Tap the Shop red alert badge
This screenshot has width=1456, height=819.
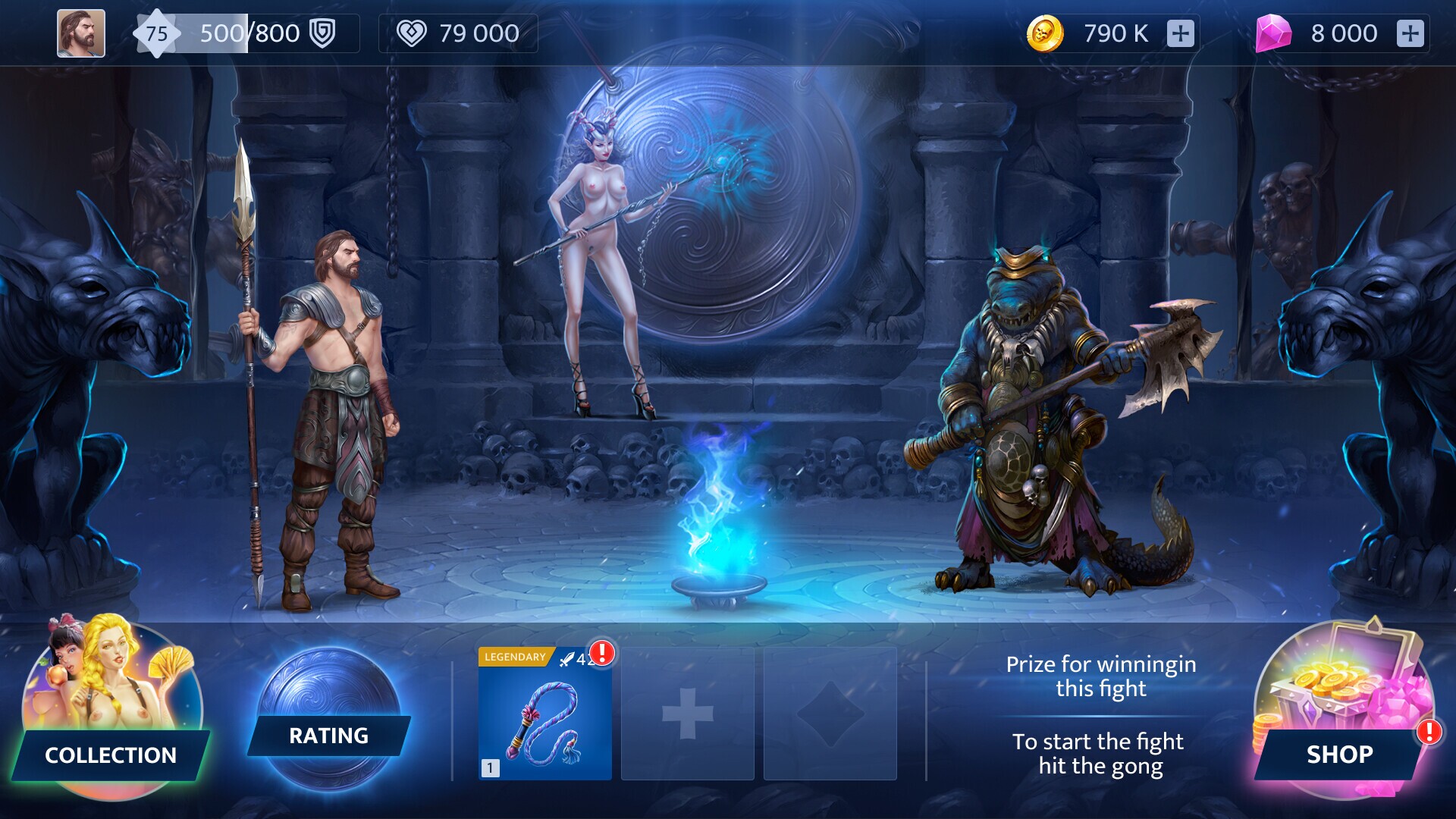(x=1429, y=733)
